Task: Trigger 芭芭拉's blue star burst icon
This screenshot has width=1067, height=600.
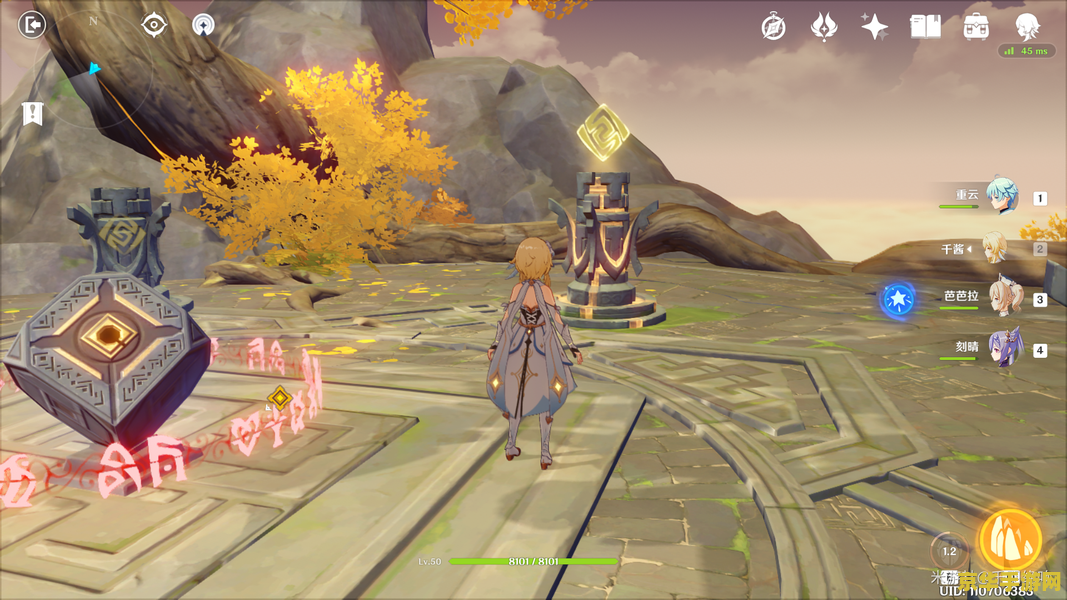Action: point(898,299)
